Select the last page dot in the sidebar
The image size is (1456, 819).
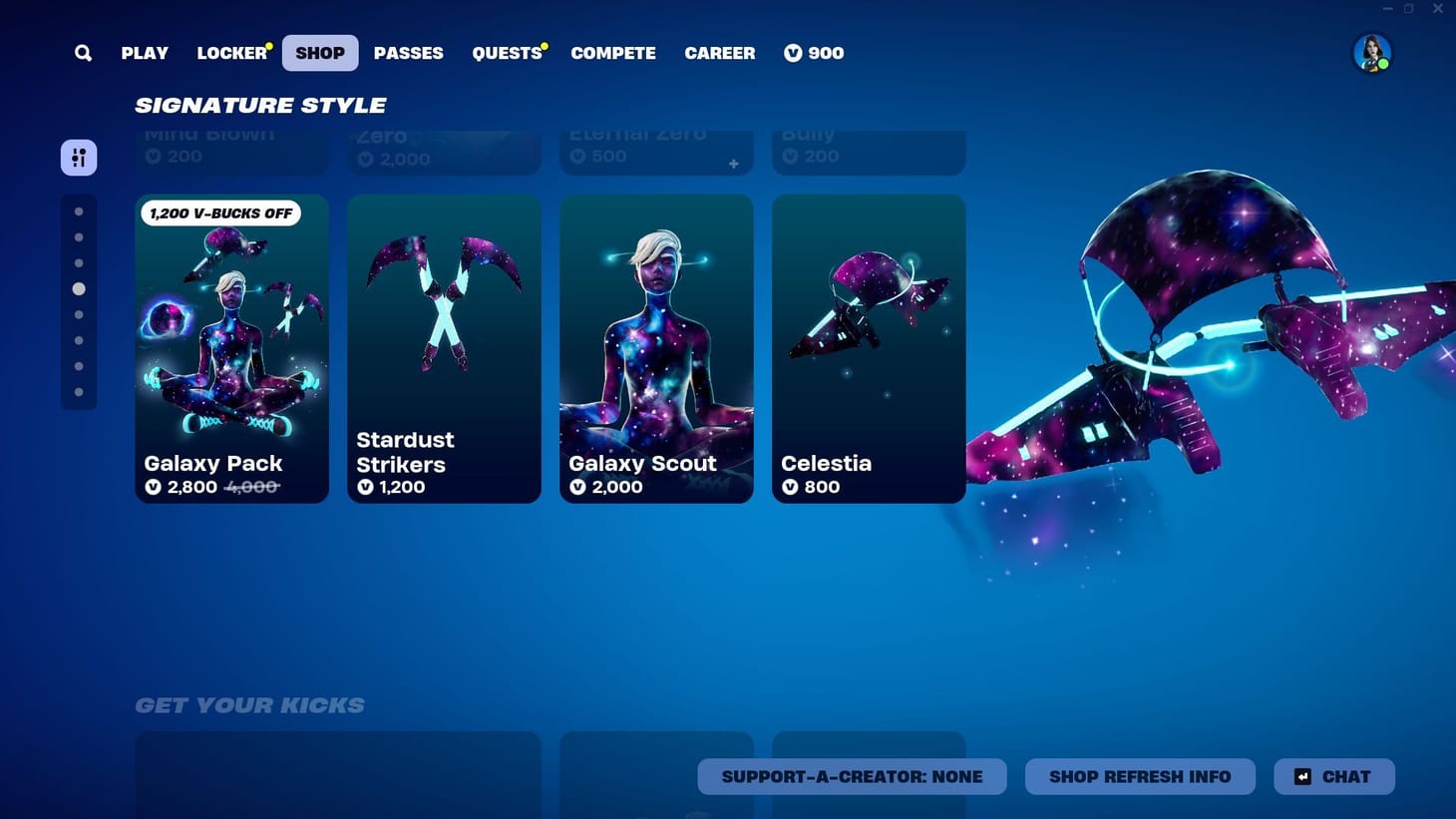pyautogui.click(x=80, y=391)
